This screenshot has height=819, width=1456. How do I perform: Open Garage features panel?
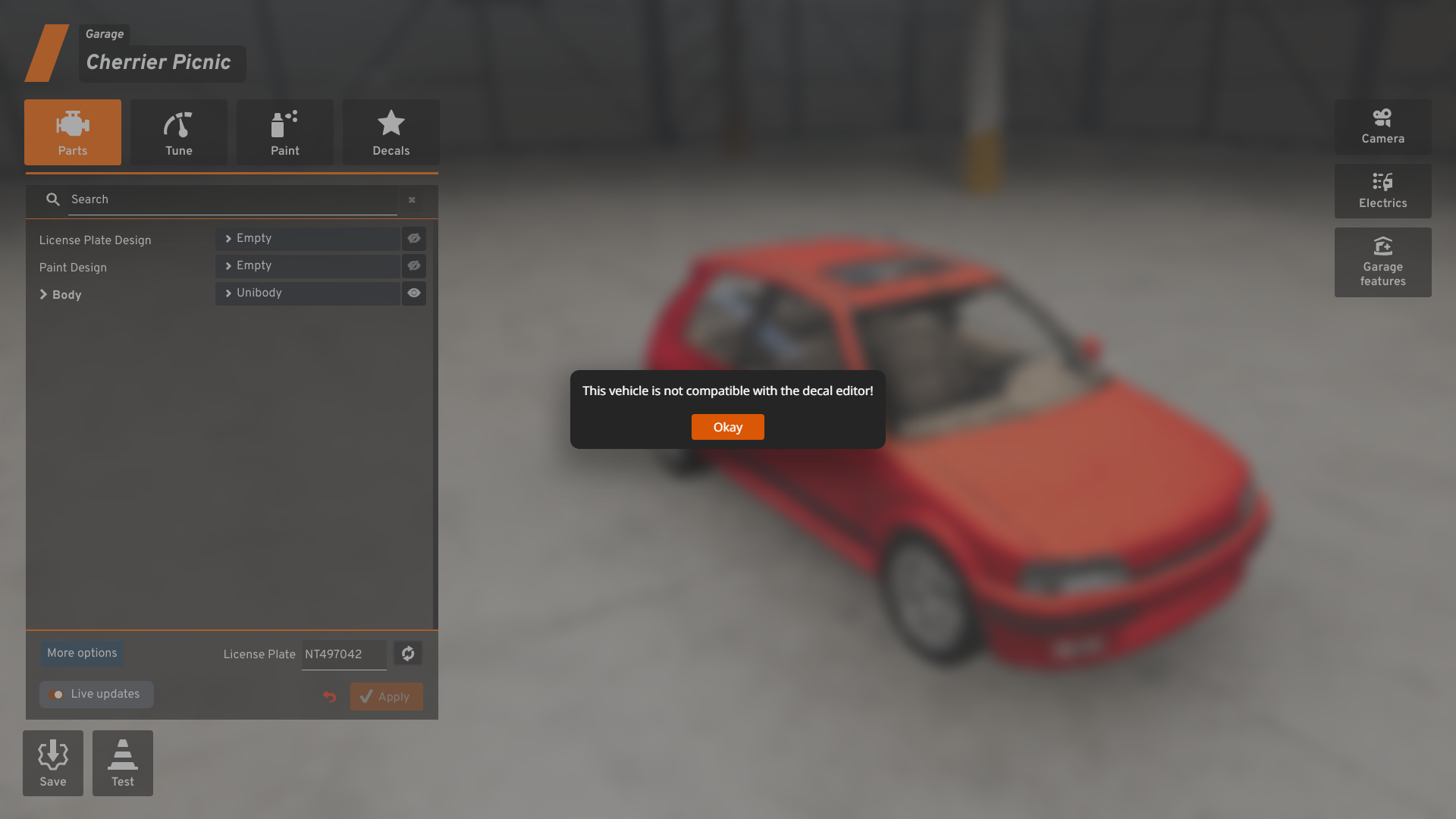(1382, 262)
